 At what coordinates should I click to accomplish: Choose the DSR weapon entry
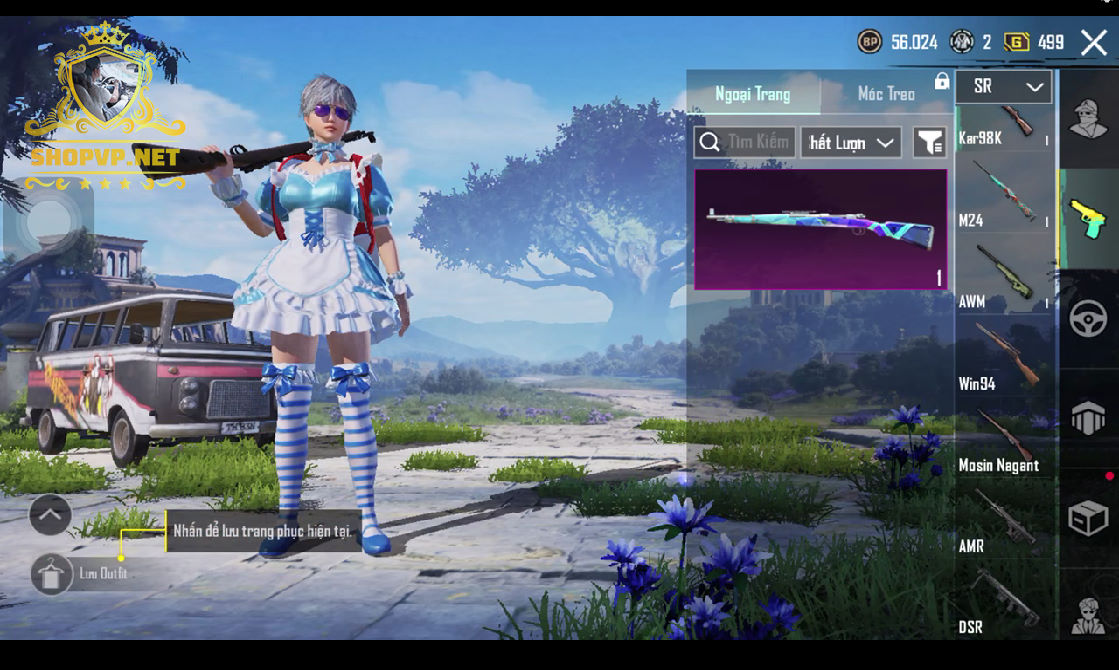click(1004, 602)
